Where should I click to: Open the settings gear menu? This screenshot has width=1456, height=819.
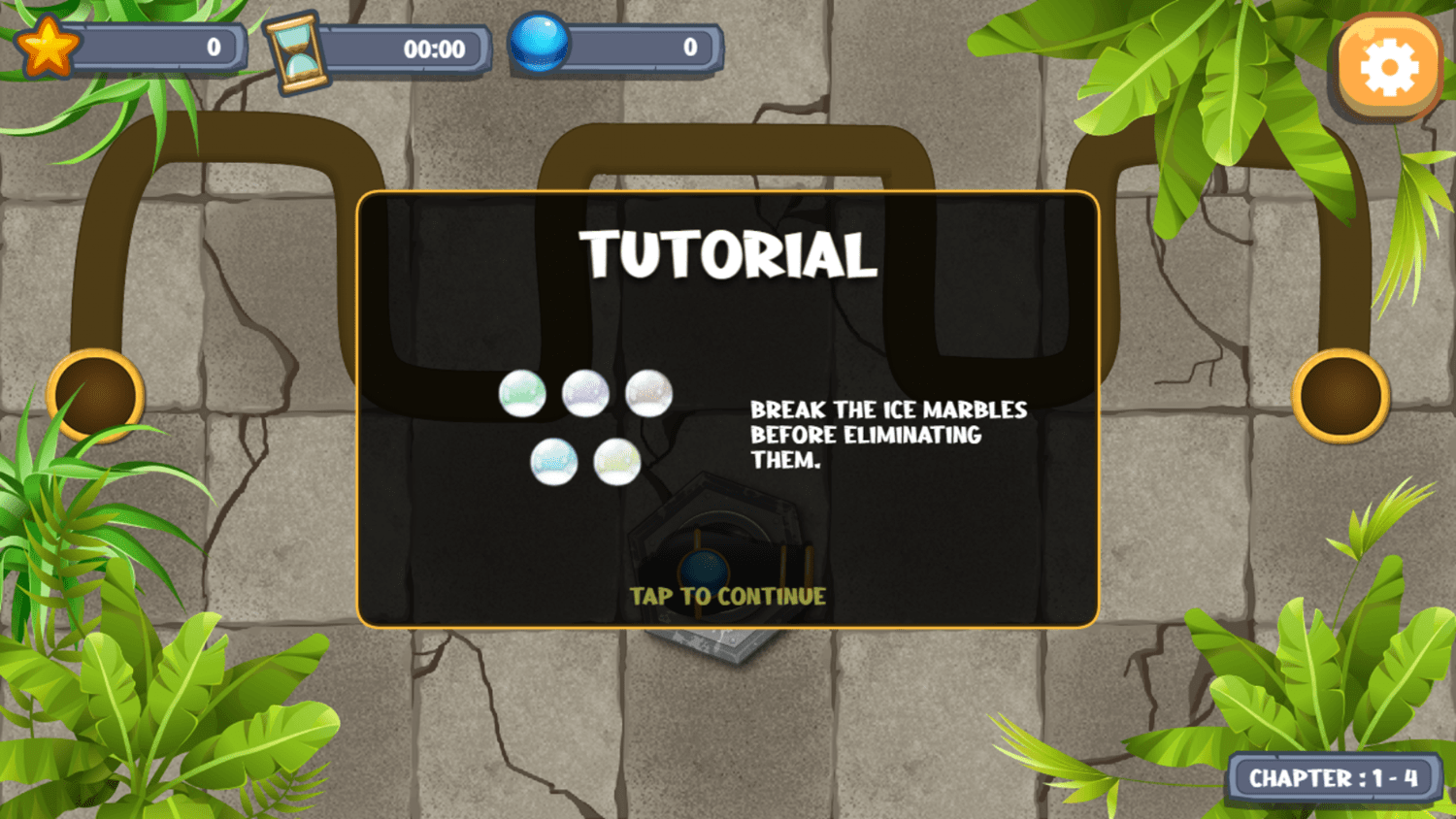coord(1388,67)
